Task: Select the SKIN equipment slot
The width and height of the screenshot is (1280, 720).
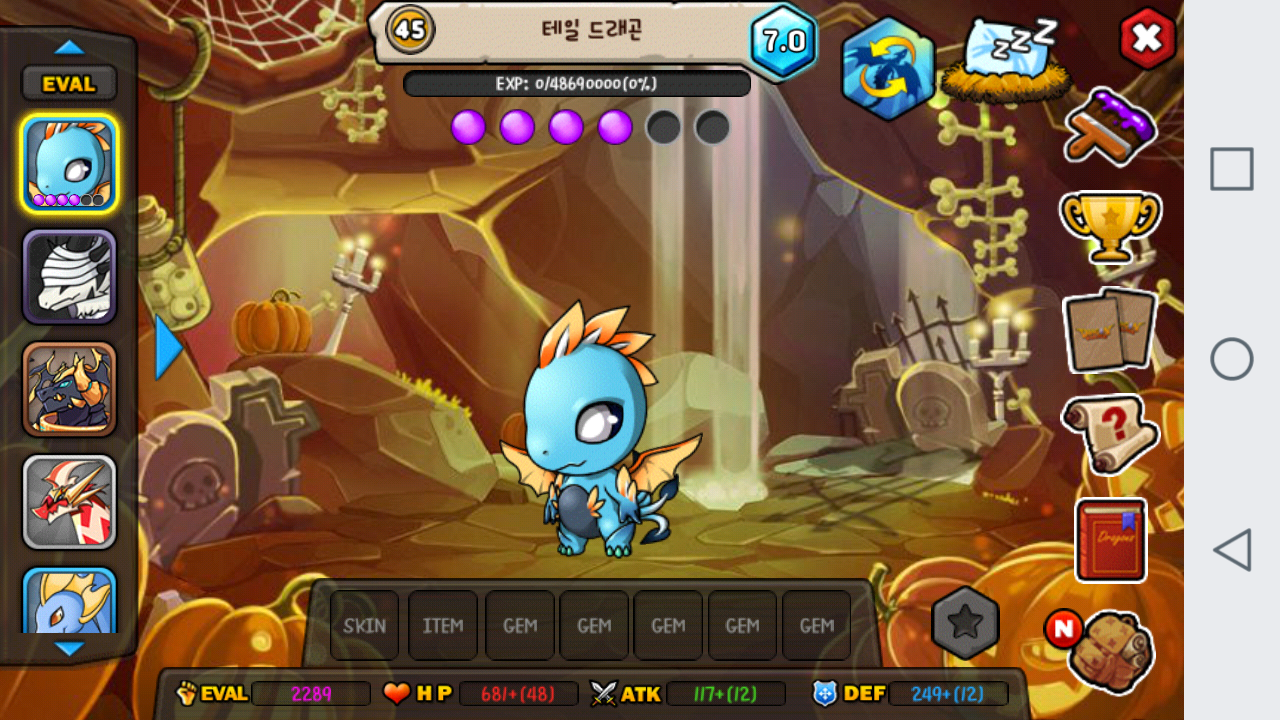Action: (365, 625)
